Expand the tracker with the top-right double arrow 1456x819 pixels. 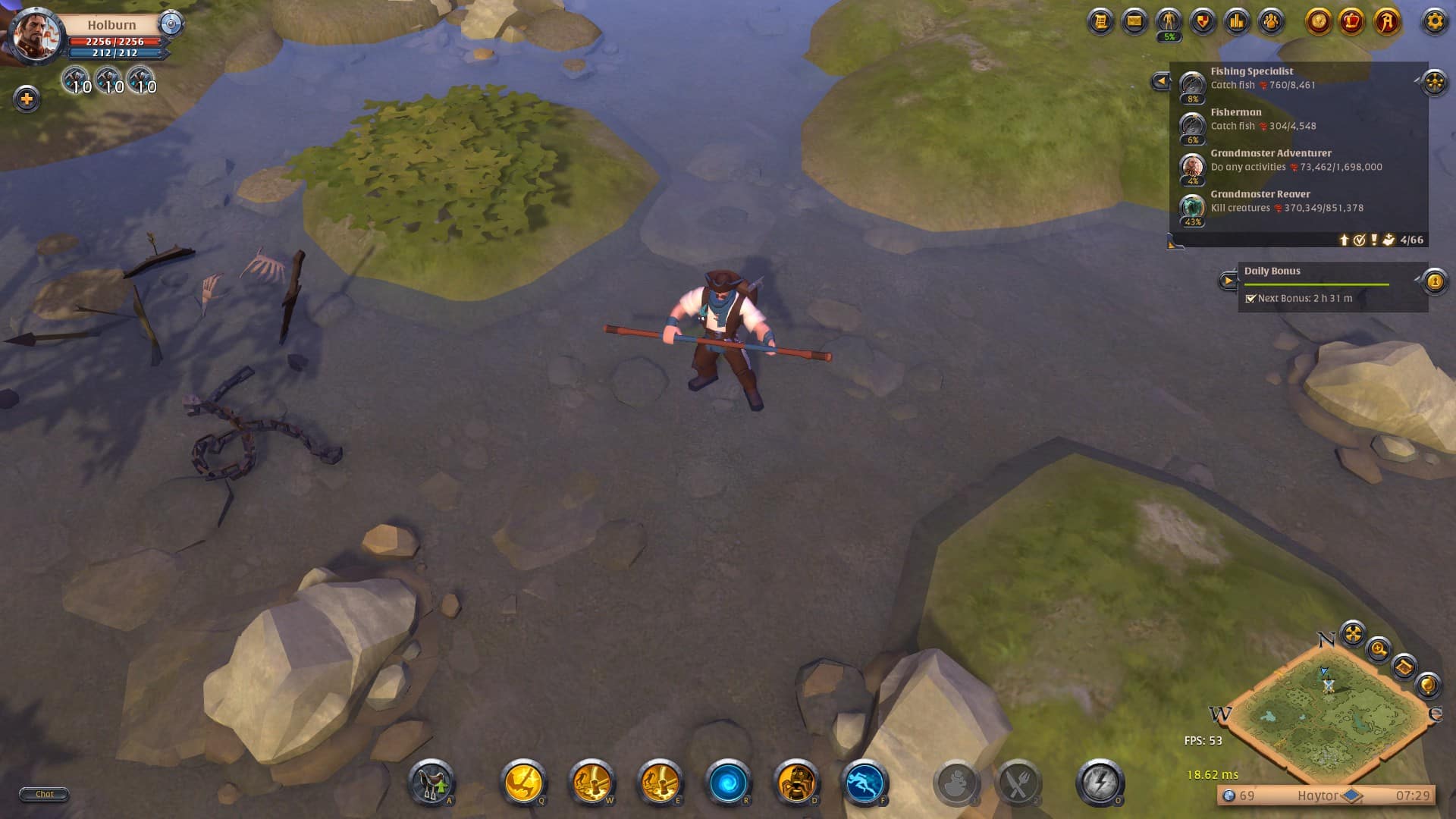point(1432,83)
